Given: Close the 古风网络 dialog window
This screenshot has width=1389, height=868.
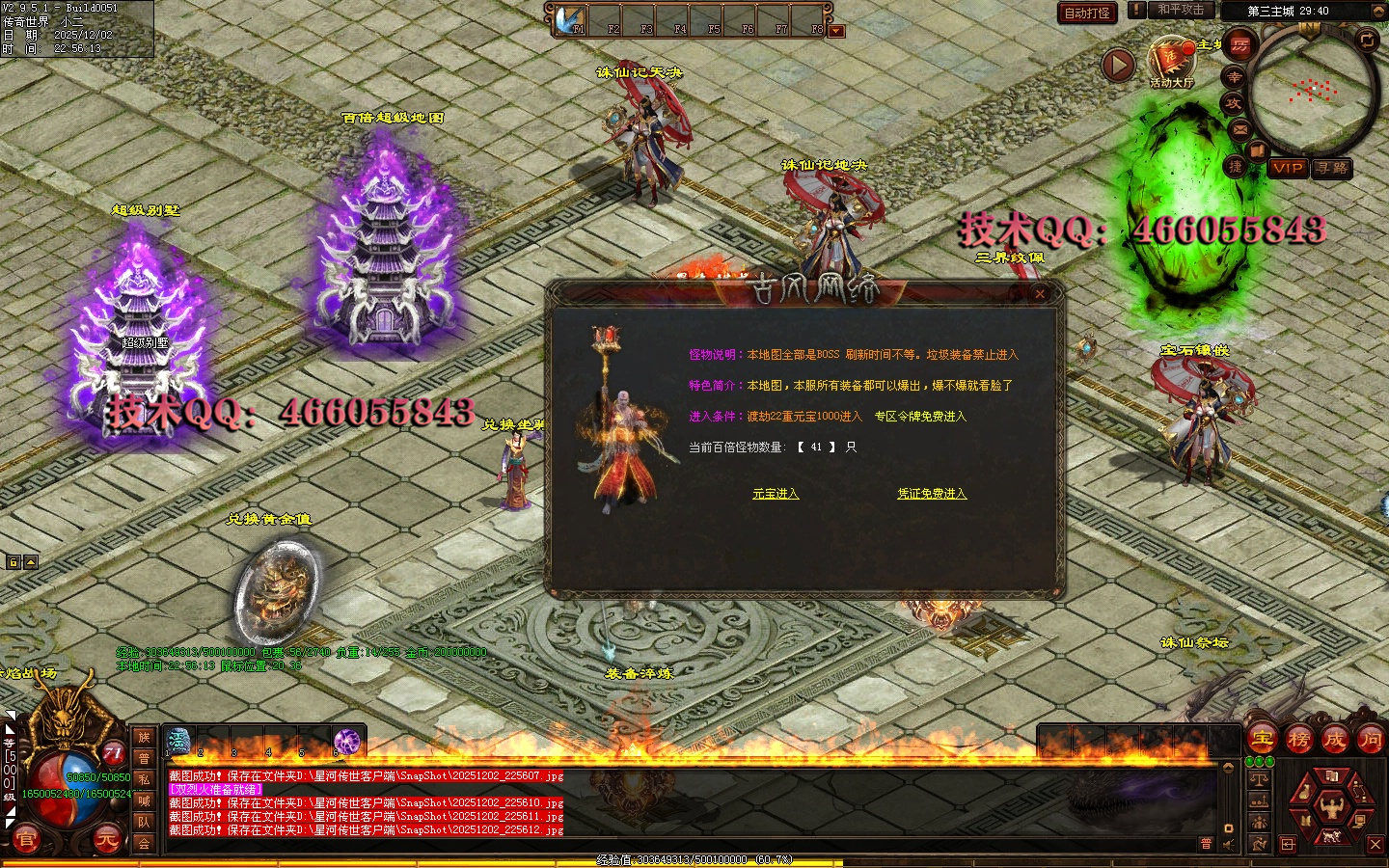Looking at the screenshot, I should tap(1040, 294).
